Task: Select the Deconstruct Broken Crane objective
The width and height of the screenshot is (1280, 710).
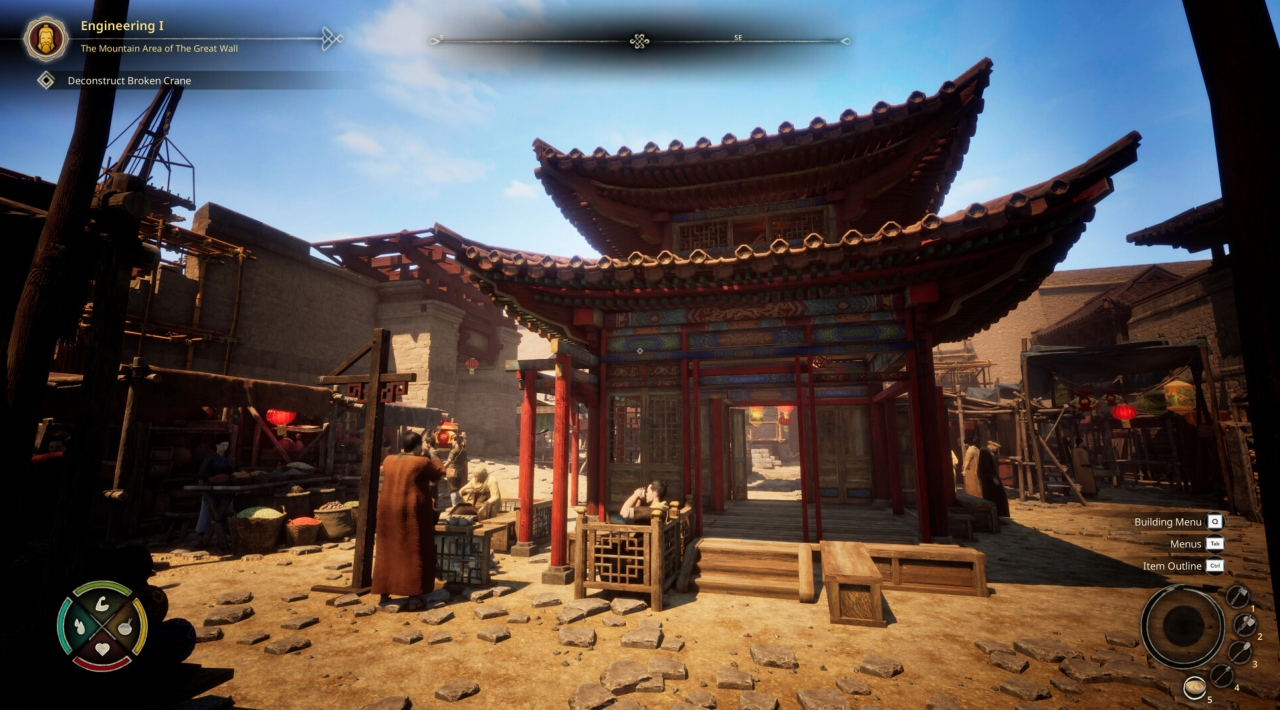Action: point(129,80)
